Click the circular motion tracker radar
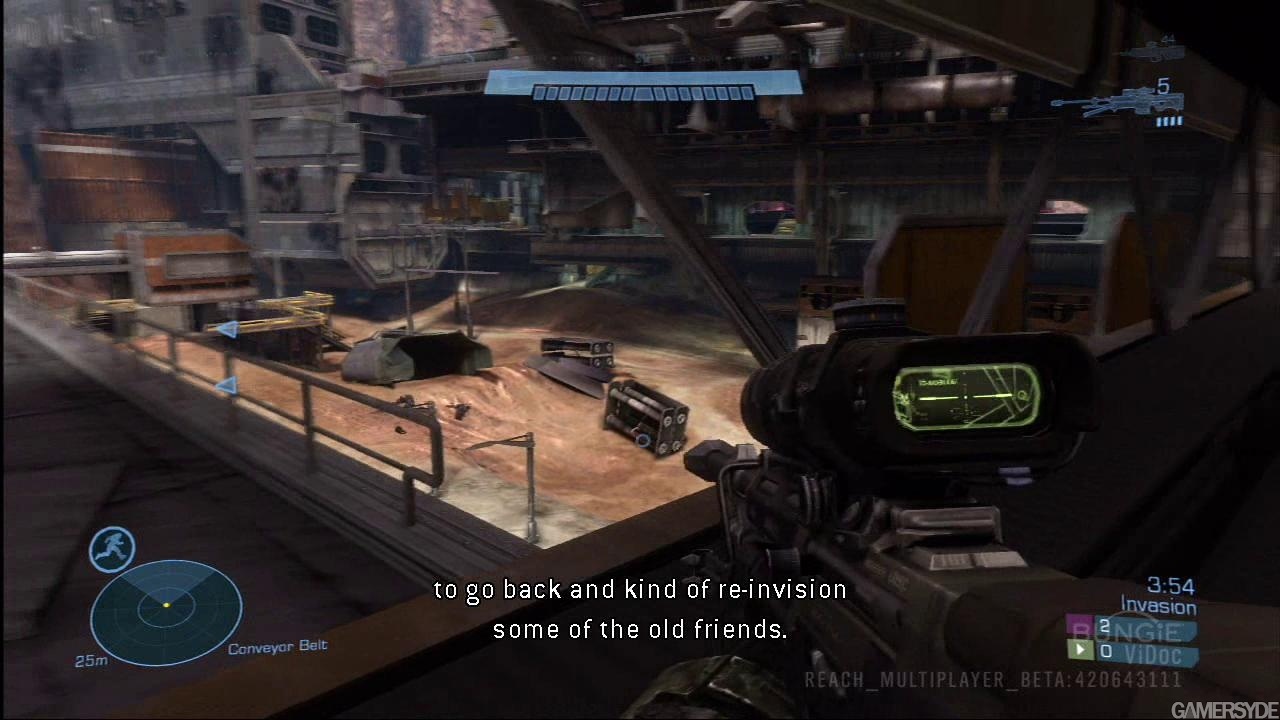Image resolution: width=1280 pixels, height=720 pixels. click(166, 612)
